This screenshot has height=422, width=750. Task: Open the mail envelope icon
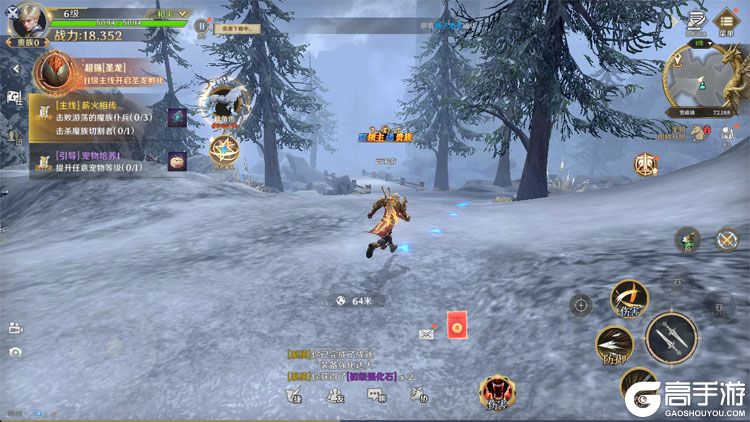(427, 333)
